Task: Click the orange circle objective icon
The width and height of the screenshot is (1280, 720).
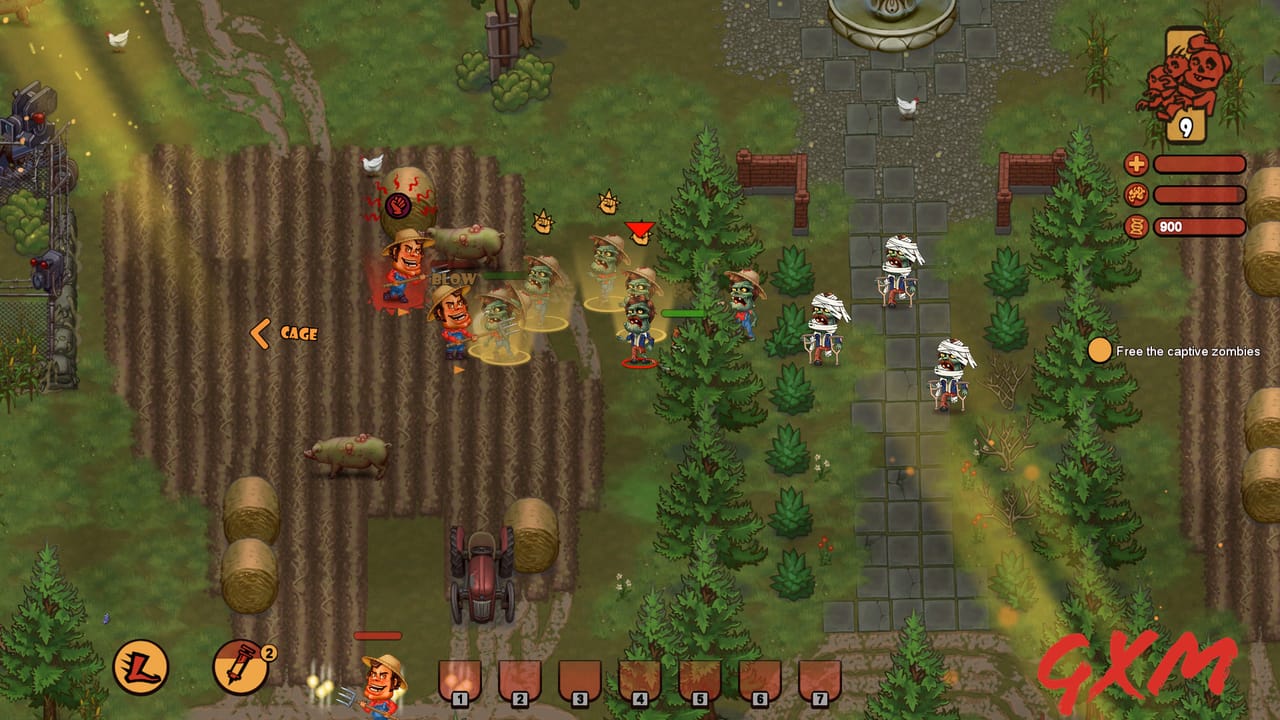Action: tap(1101, 352)
